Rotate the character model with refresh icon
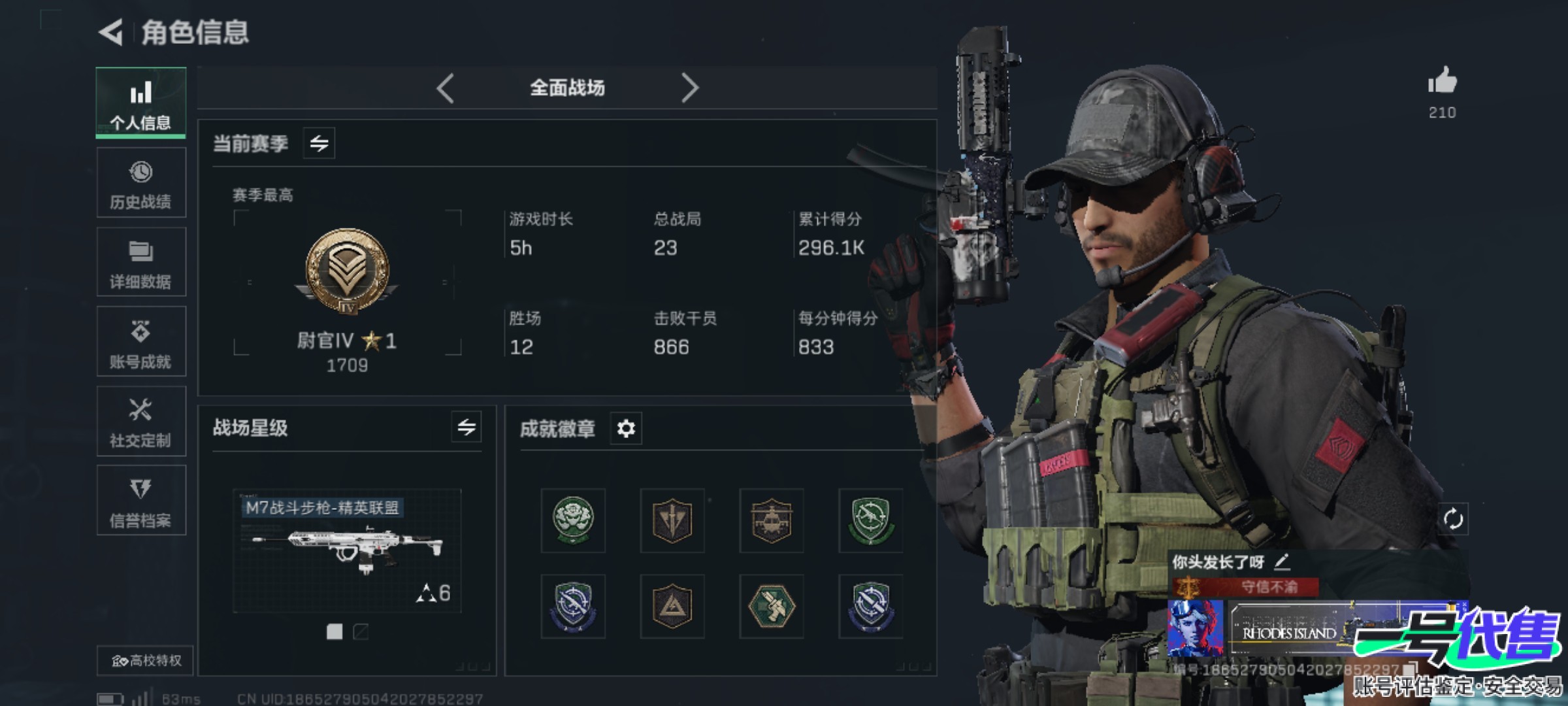The height and width of the screenshot is (706, 1568). [x=1453, y=520]
